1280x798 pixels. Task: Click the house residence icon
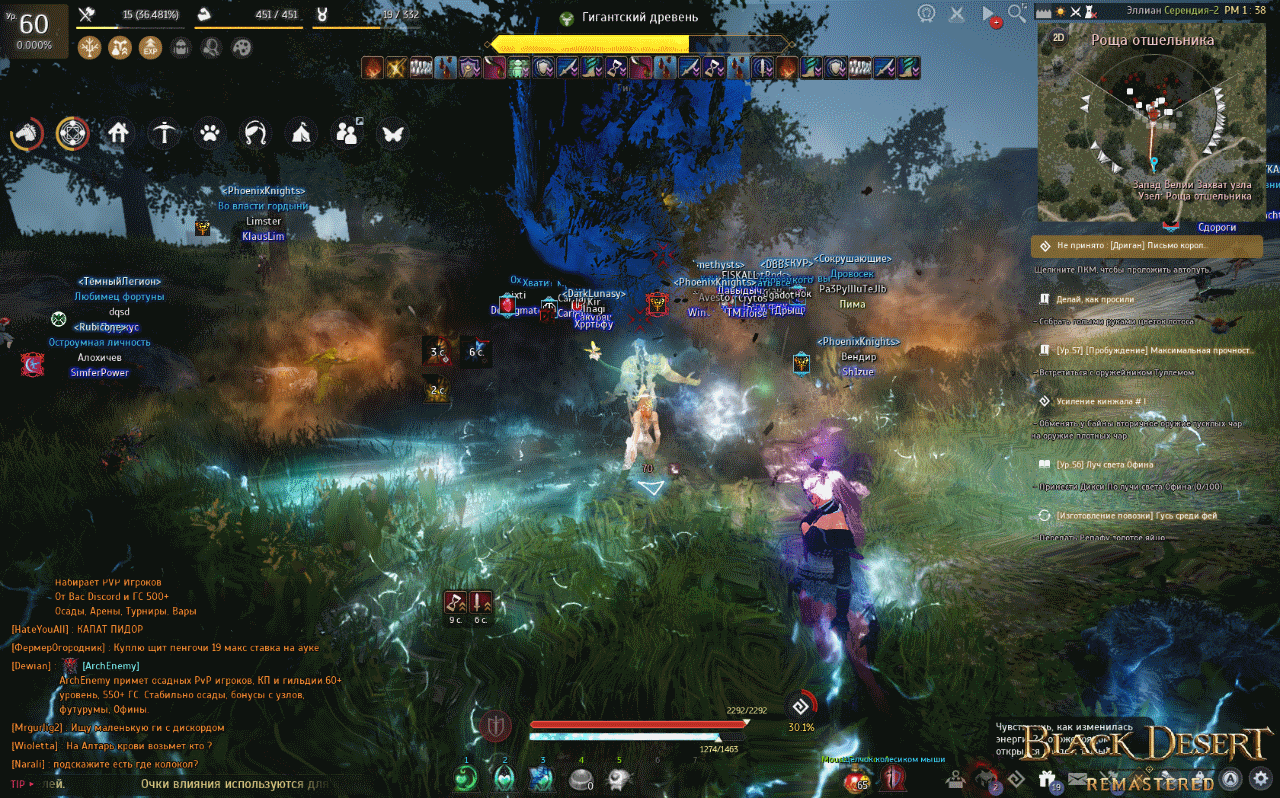(119, 133)
